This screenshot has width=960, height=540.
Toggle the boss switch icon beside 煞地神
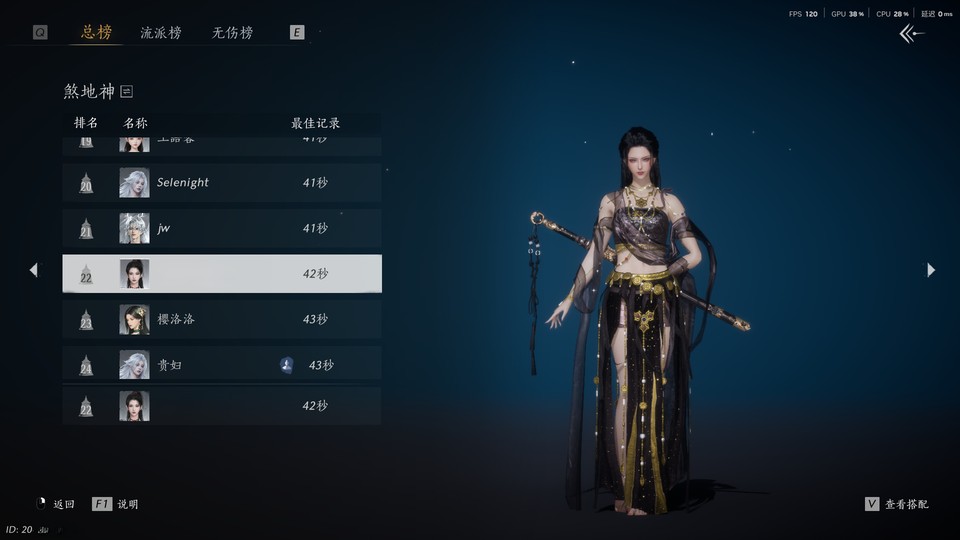point(127,92)
